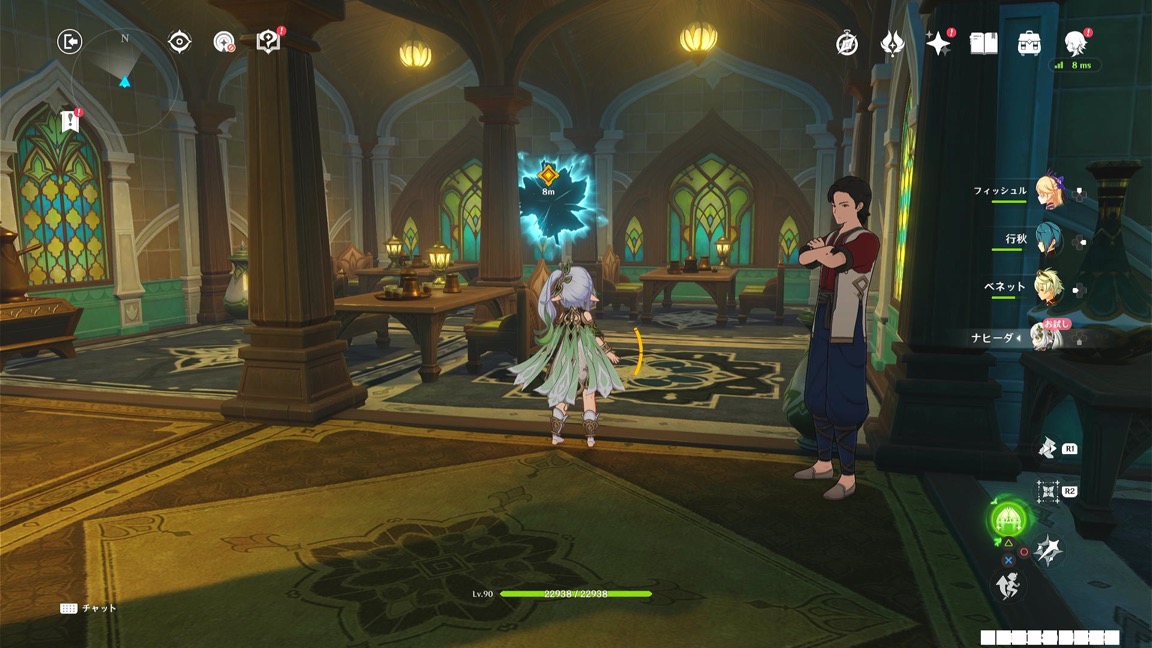Use the Elemental Skill frame icon

(x=1048, y=491)
